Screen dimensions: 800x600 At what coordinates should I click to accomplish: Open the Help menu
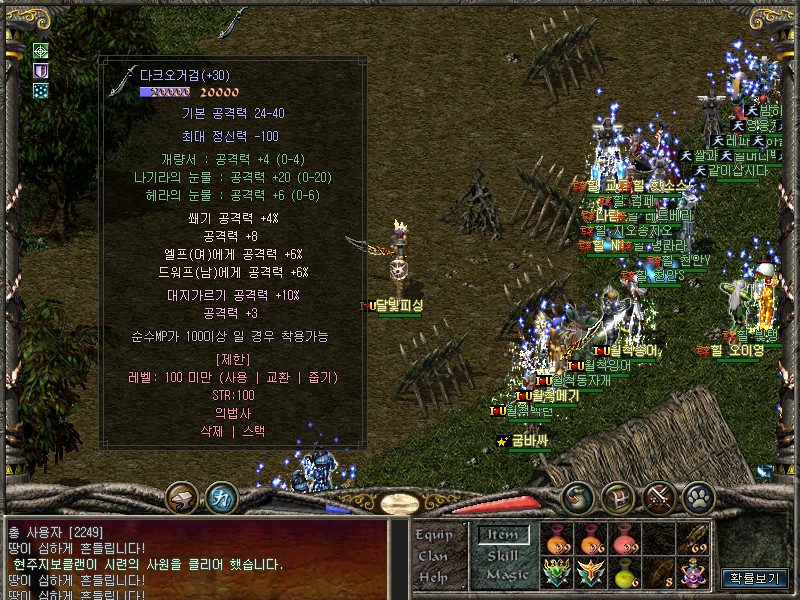tap(433, 576)
